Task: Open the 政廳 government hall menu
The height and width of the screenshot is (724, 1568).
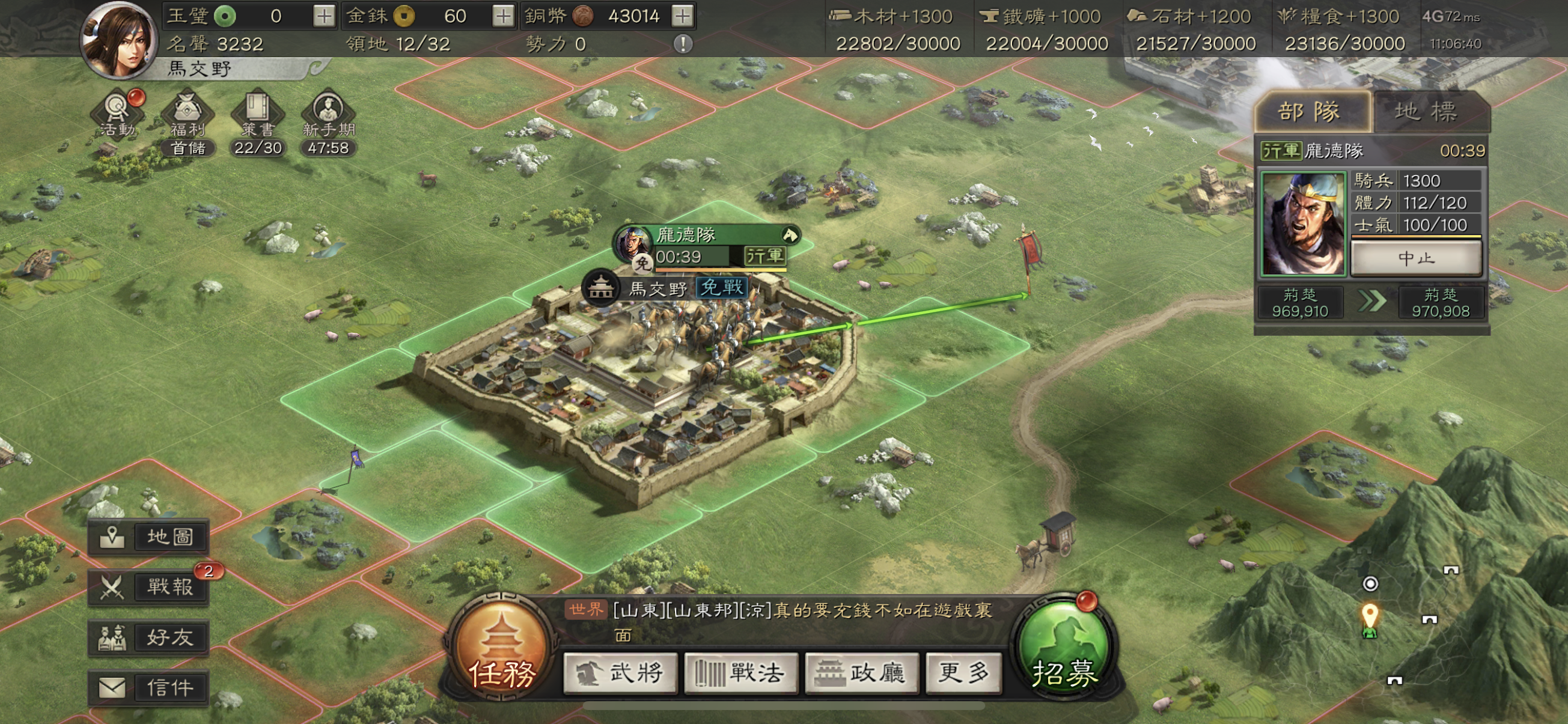Action: pos(861,673)
